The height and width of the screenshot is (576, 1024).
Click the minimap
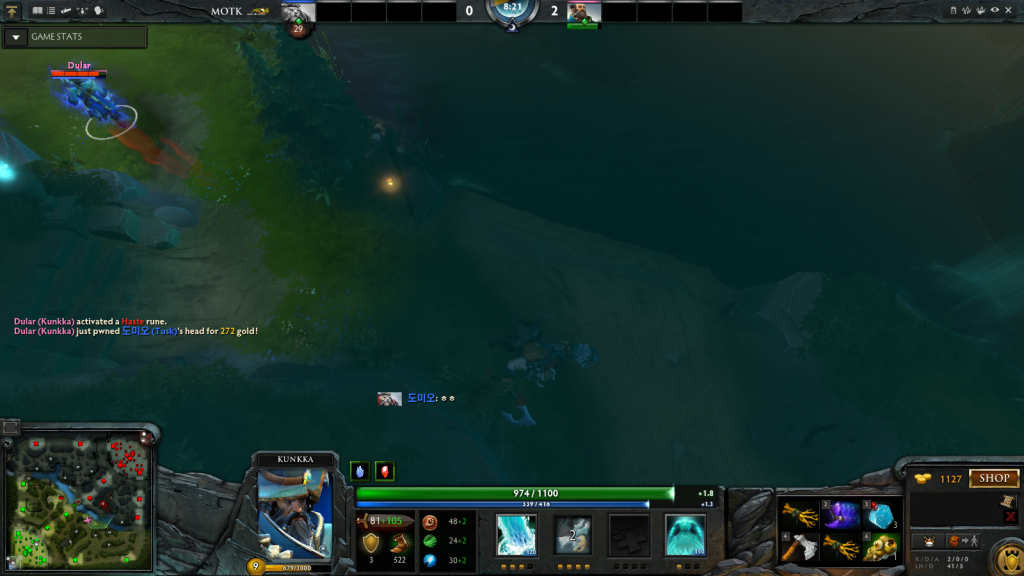(x=78, y=500)
